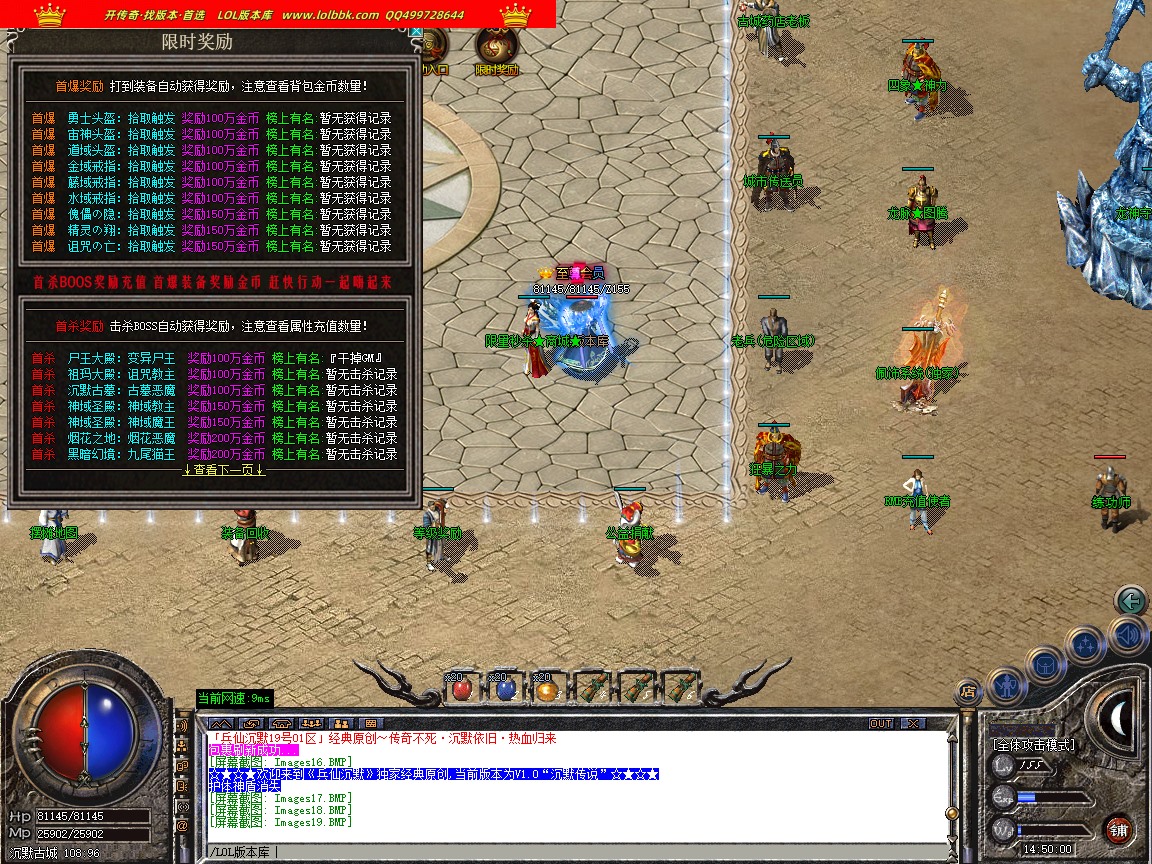Close the chat window with X
Screen dimensions: 1152x864
tap(912, 723)
